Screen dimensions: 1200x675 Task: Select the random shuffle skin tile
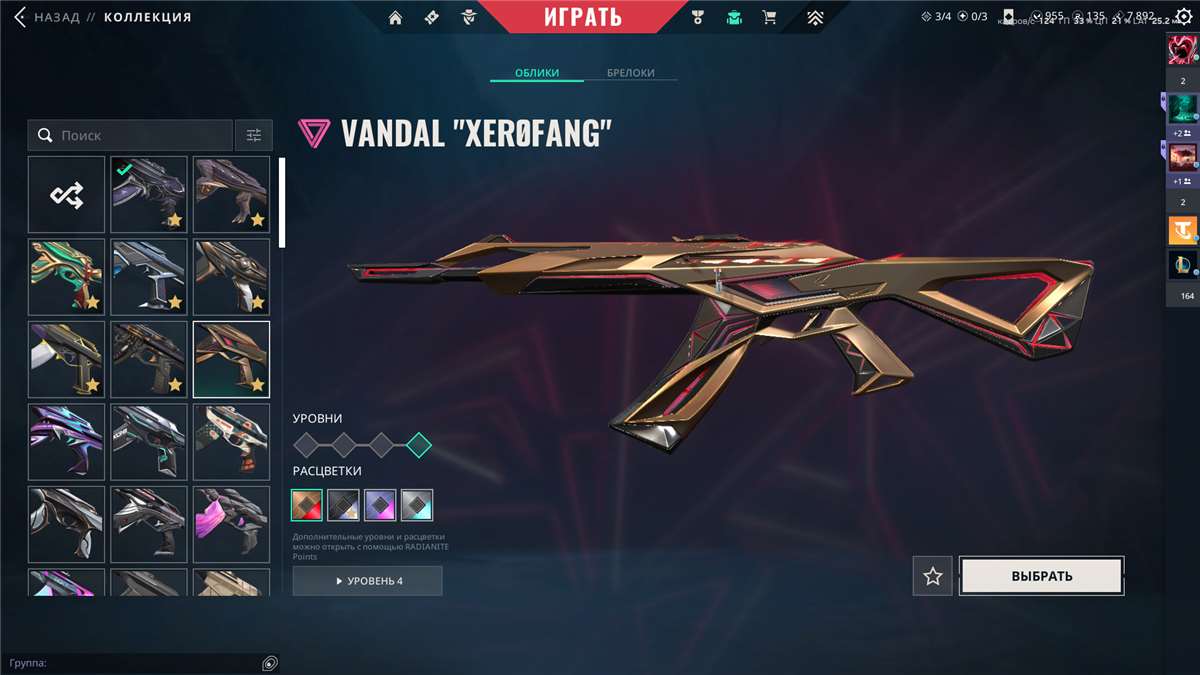tap(66, 195)
